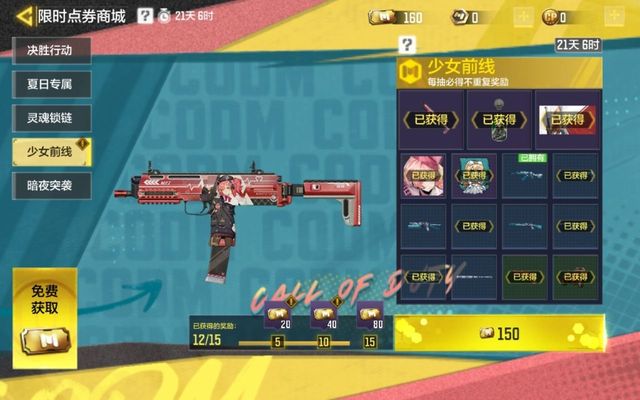Click the gold M token balance

pyautogui.click(x=397, y=17)
